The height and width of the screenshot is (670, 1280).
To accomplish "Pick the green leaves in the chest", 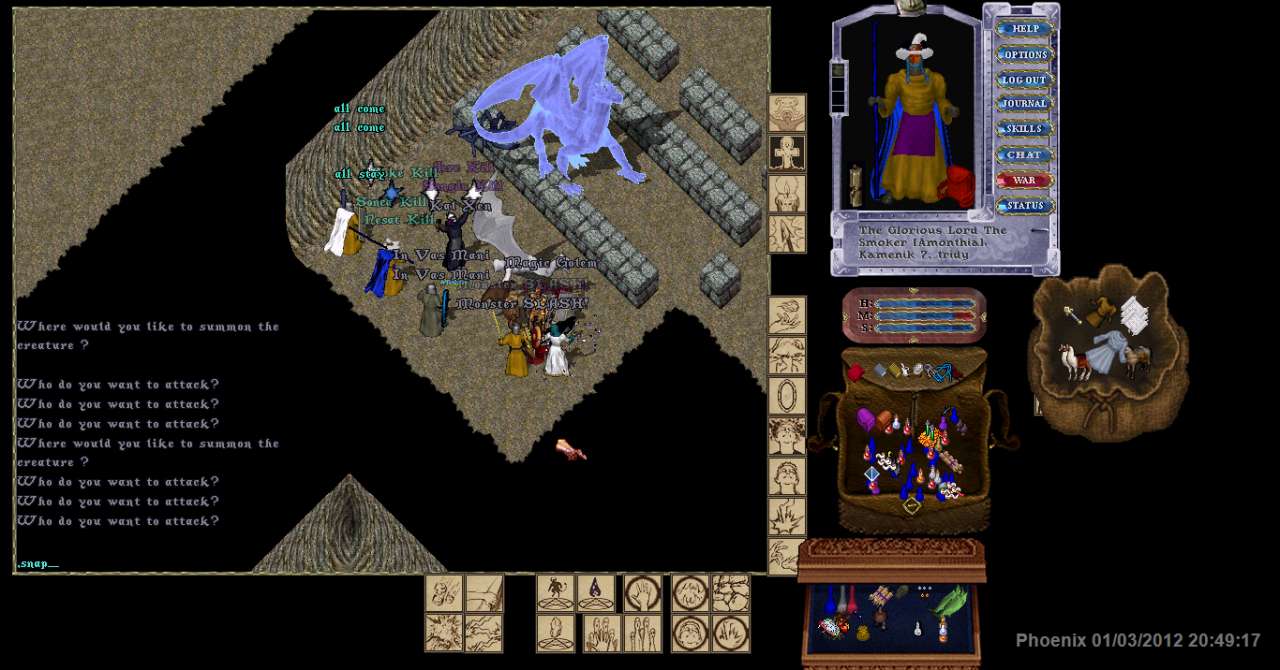I will coord(951,600).
